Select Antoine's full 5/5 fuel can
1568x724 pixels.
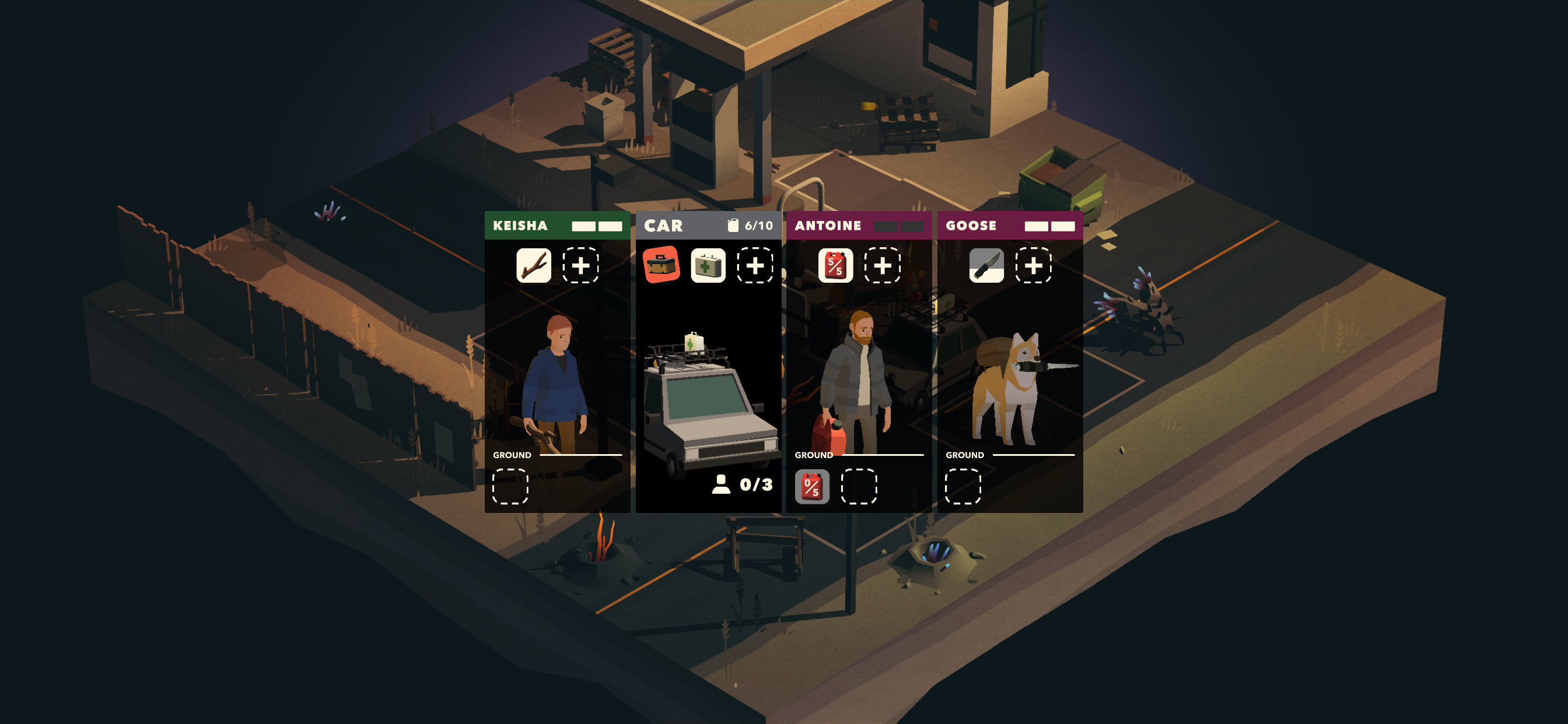click(835, 265)
